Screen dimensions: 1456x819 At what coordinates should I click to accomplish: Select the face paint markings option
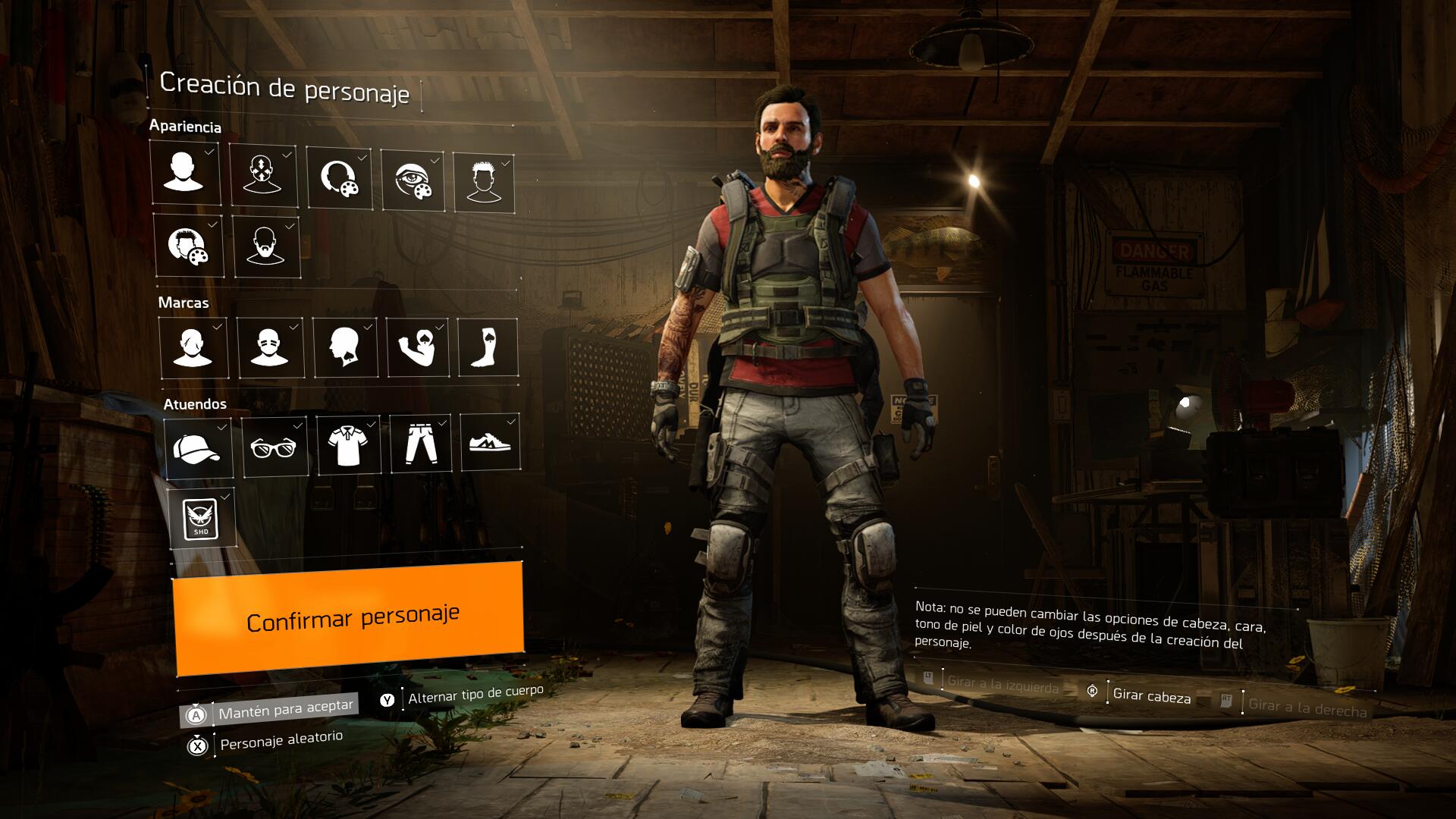click(193, 347)
